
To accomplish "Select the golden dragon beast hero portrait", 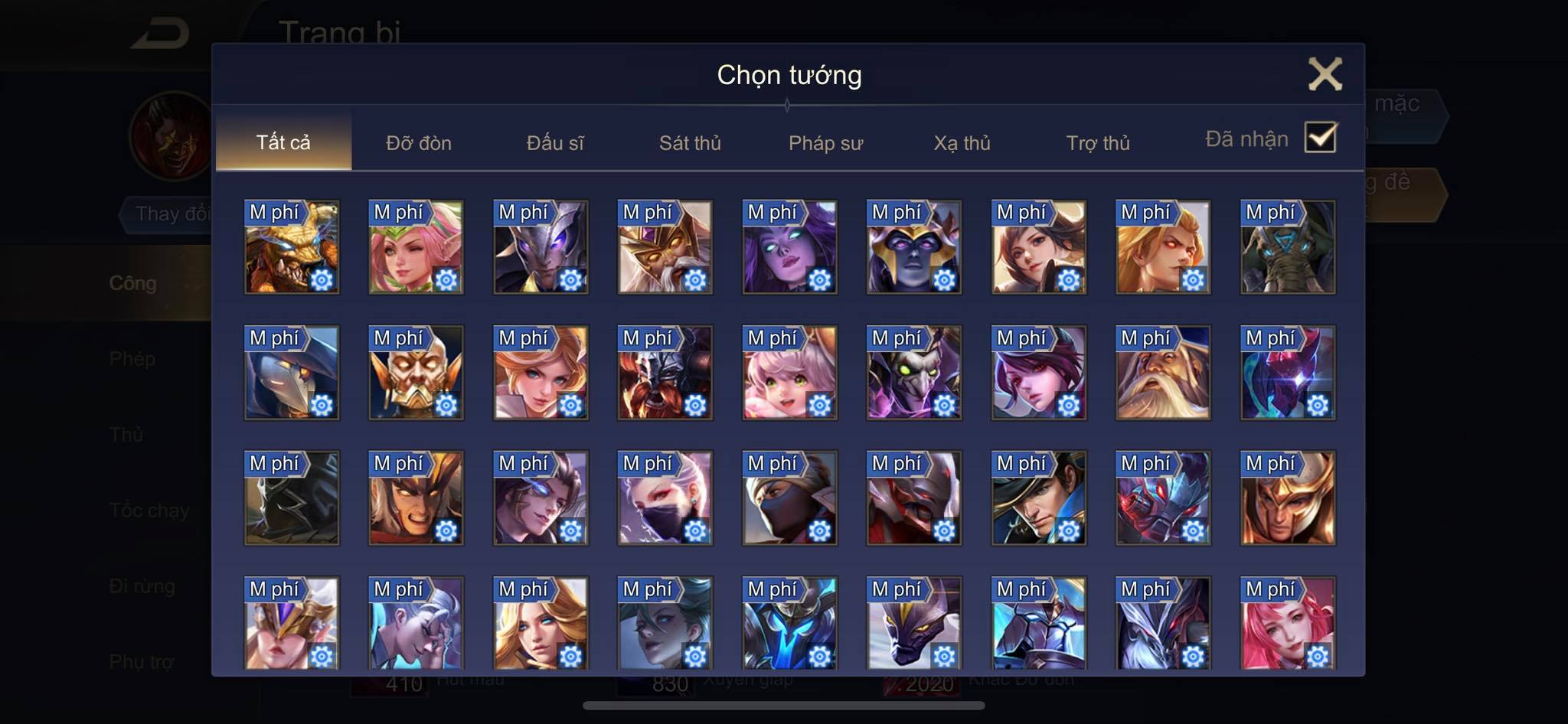I will 291,247.
